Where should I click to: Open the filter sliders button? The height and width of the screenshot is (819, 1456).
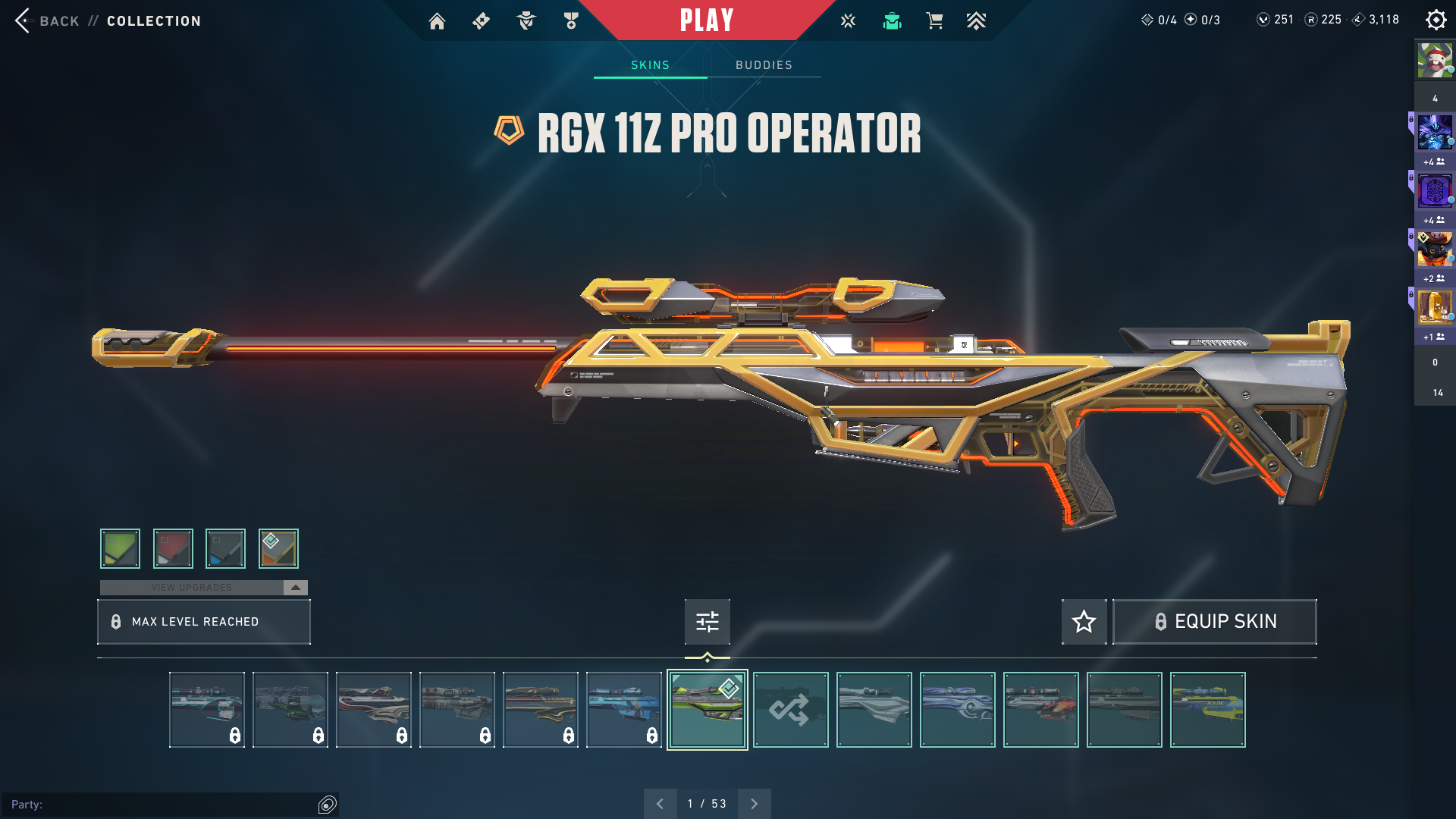[x=707, y=622]
